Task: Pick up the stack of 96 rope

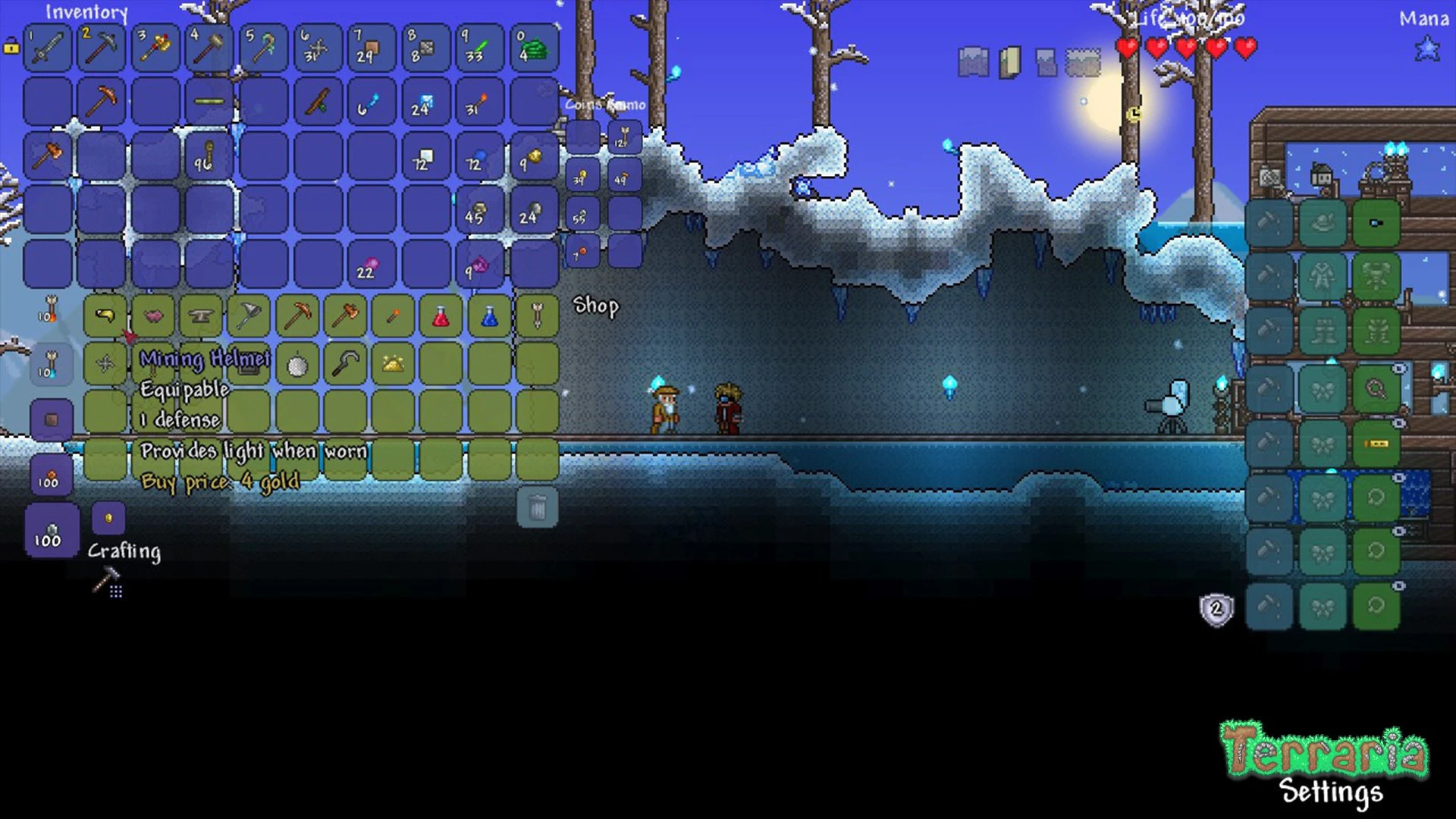Action: tap(209, 155)
